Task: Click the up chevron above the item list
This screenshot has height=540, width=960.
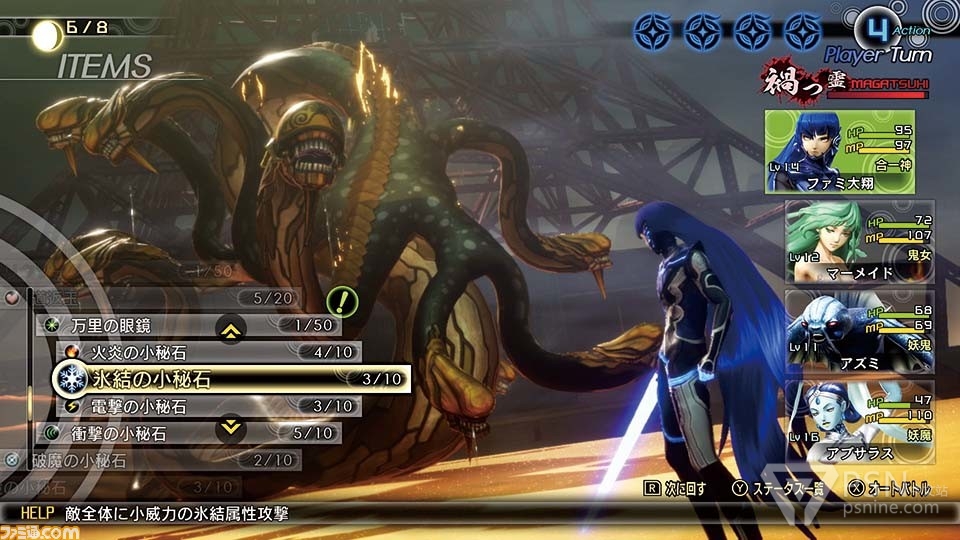Action: pos(231,328)
